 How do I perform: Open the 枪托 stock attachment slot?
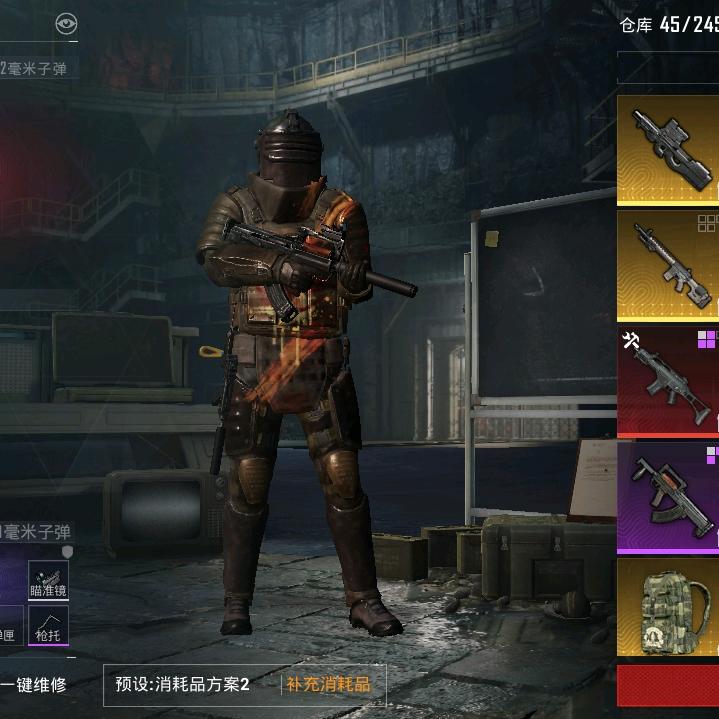point(48,625)
